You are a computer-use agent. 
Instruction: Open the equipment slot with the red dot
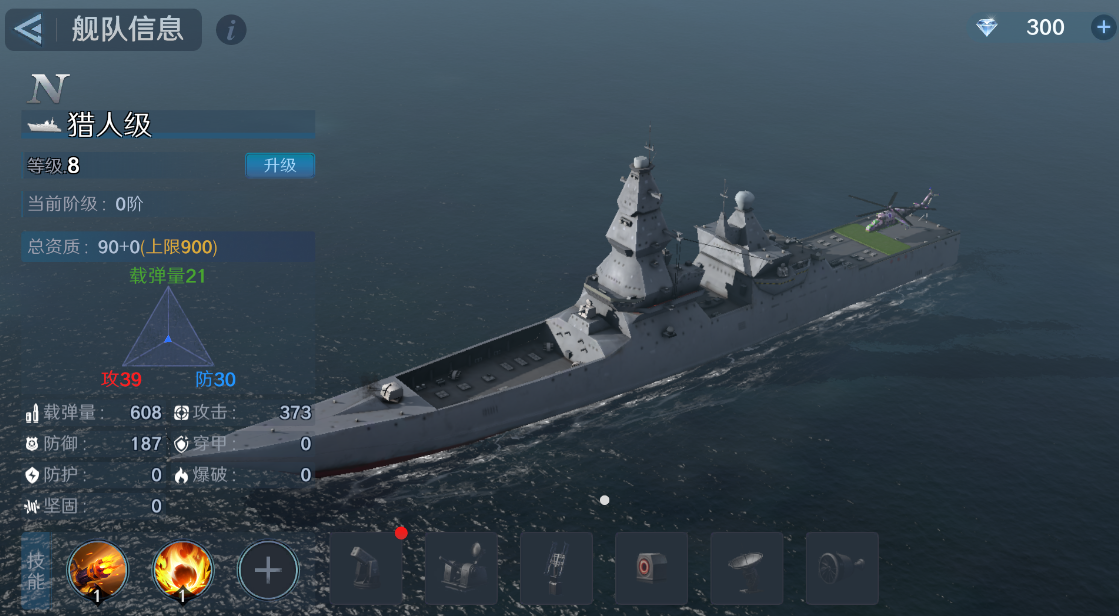click(366, 568)
